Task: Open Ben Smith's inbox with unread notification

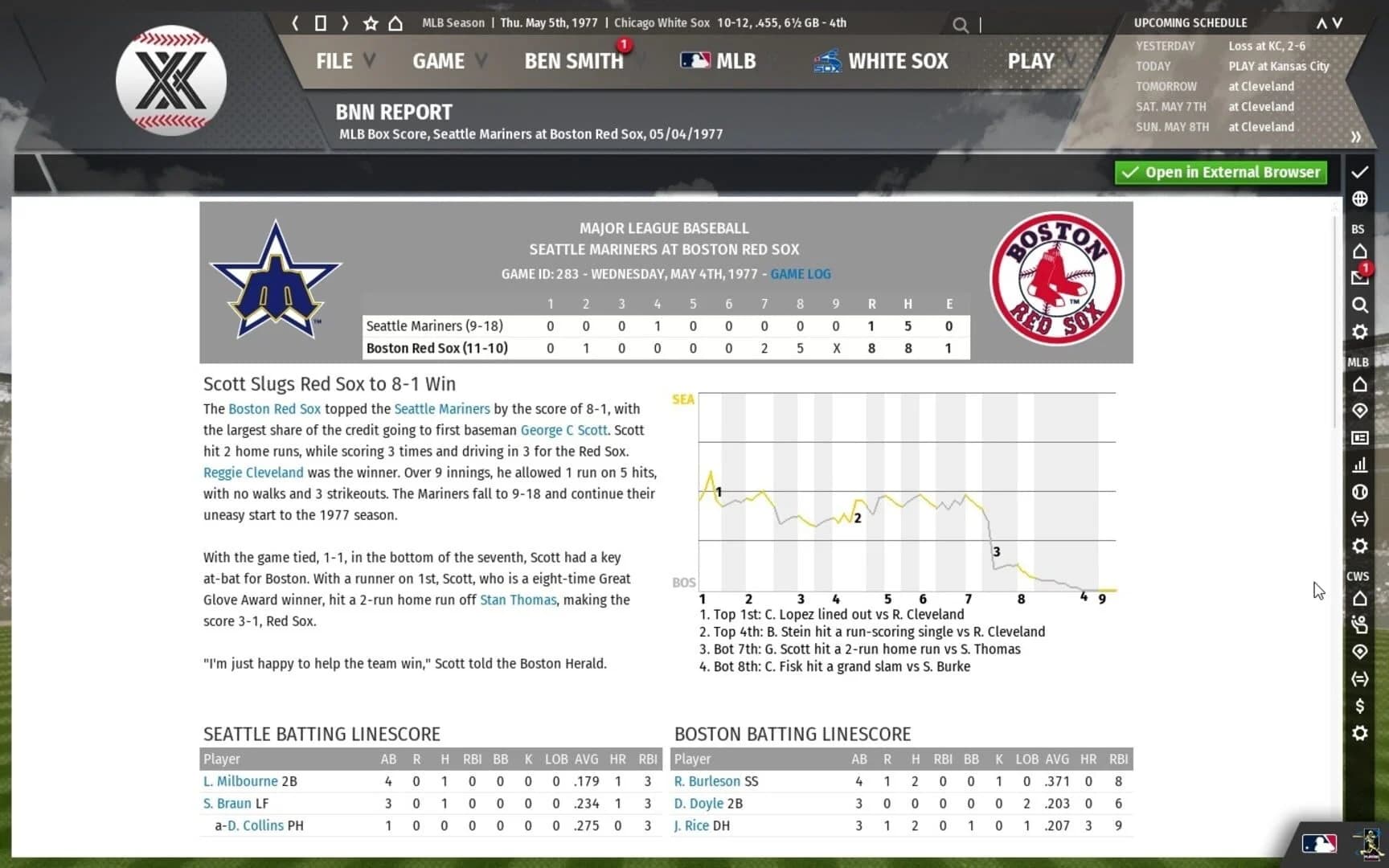Action: [1359, 277]
